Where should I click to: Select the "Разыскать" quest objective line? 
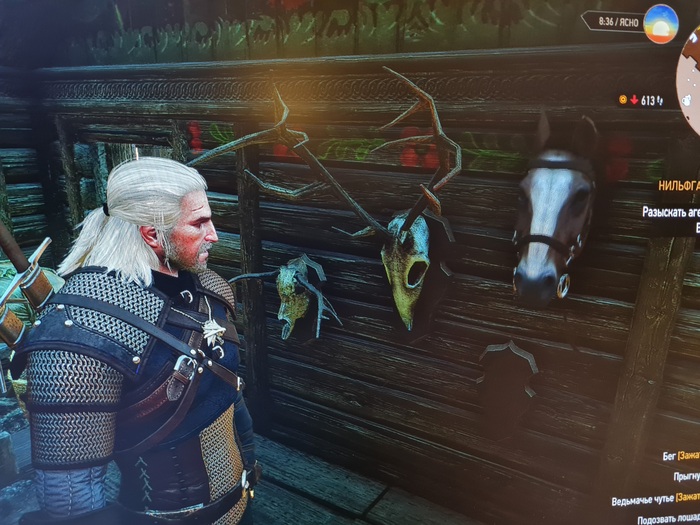[670, 212]
